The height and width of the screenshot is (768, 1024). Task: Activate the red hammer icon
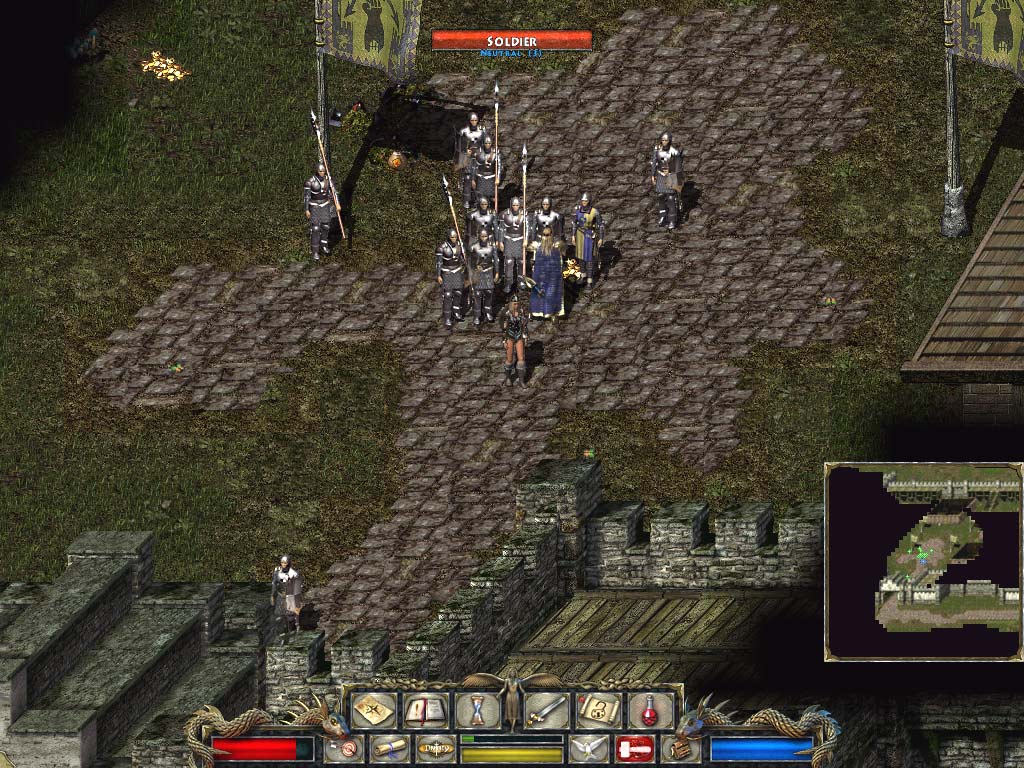(x=634, y=747)
